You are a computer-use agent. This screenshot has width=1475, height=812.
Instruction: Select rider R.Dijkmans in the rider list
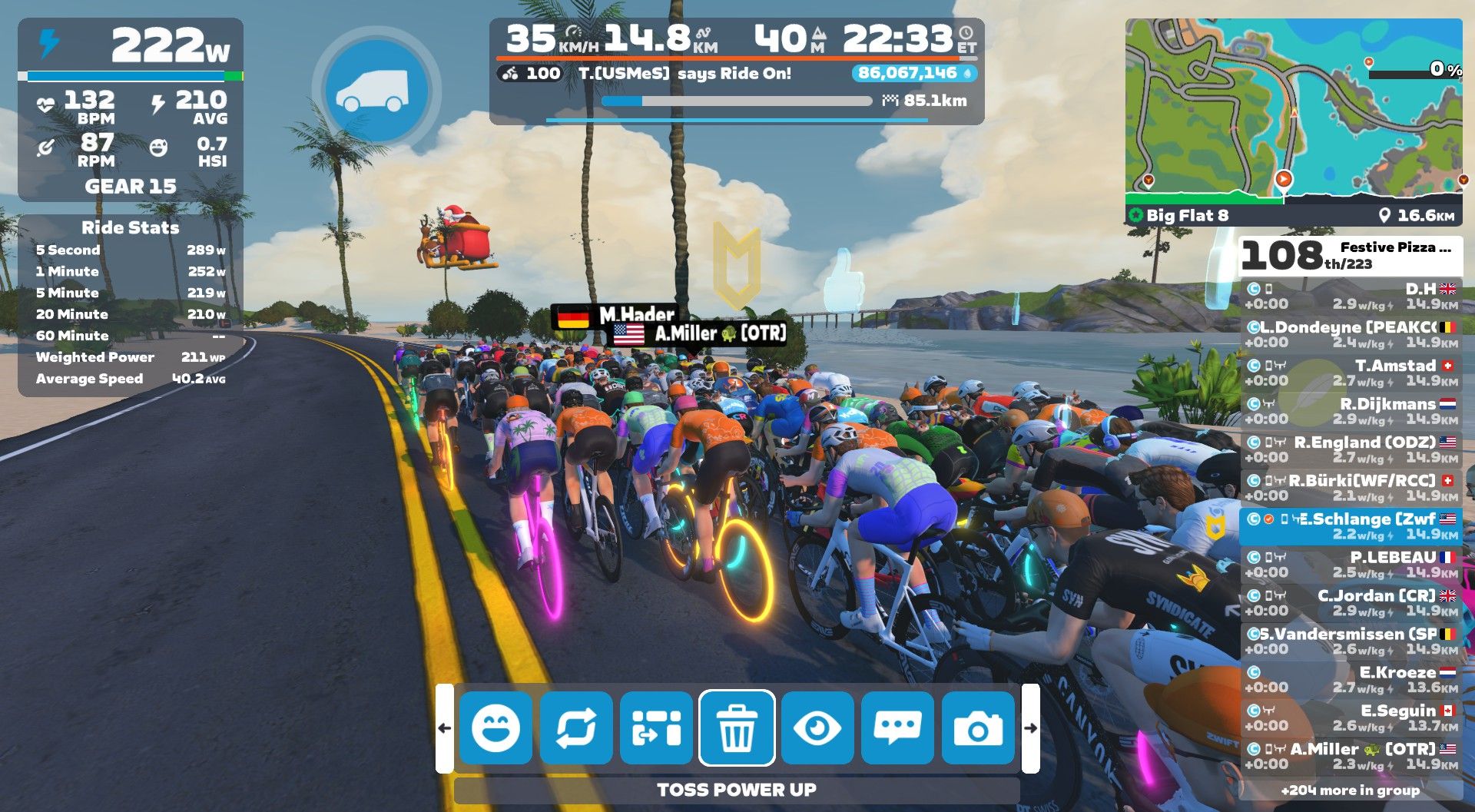point(1351,411)
